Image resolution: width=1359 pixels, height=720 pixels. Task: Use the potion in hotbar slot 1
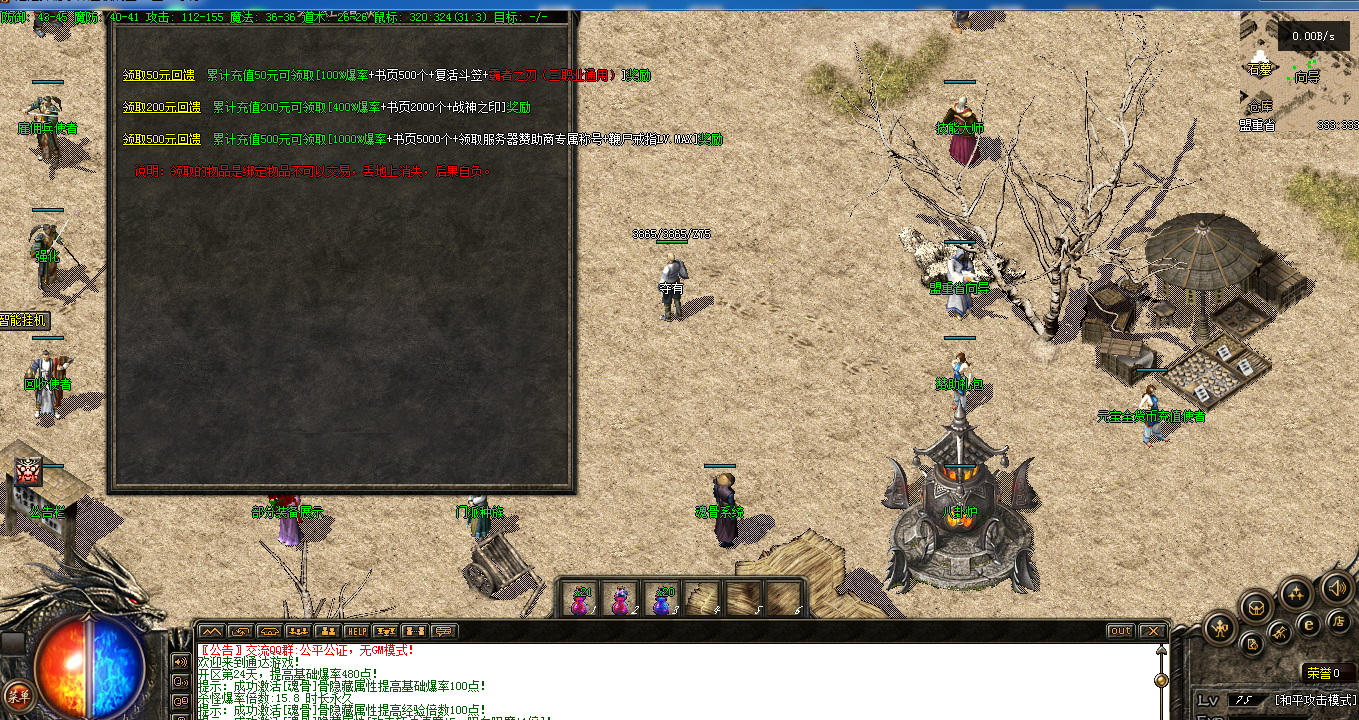pyautogui.click(x=580, y=598)
